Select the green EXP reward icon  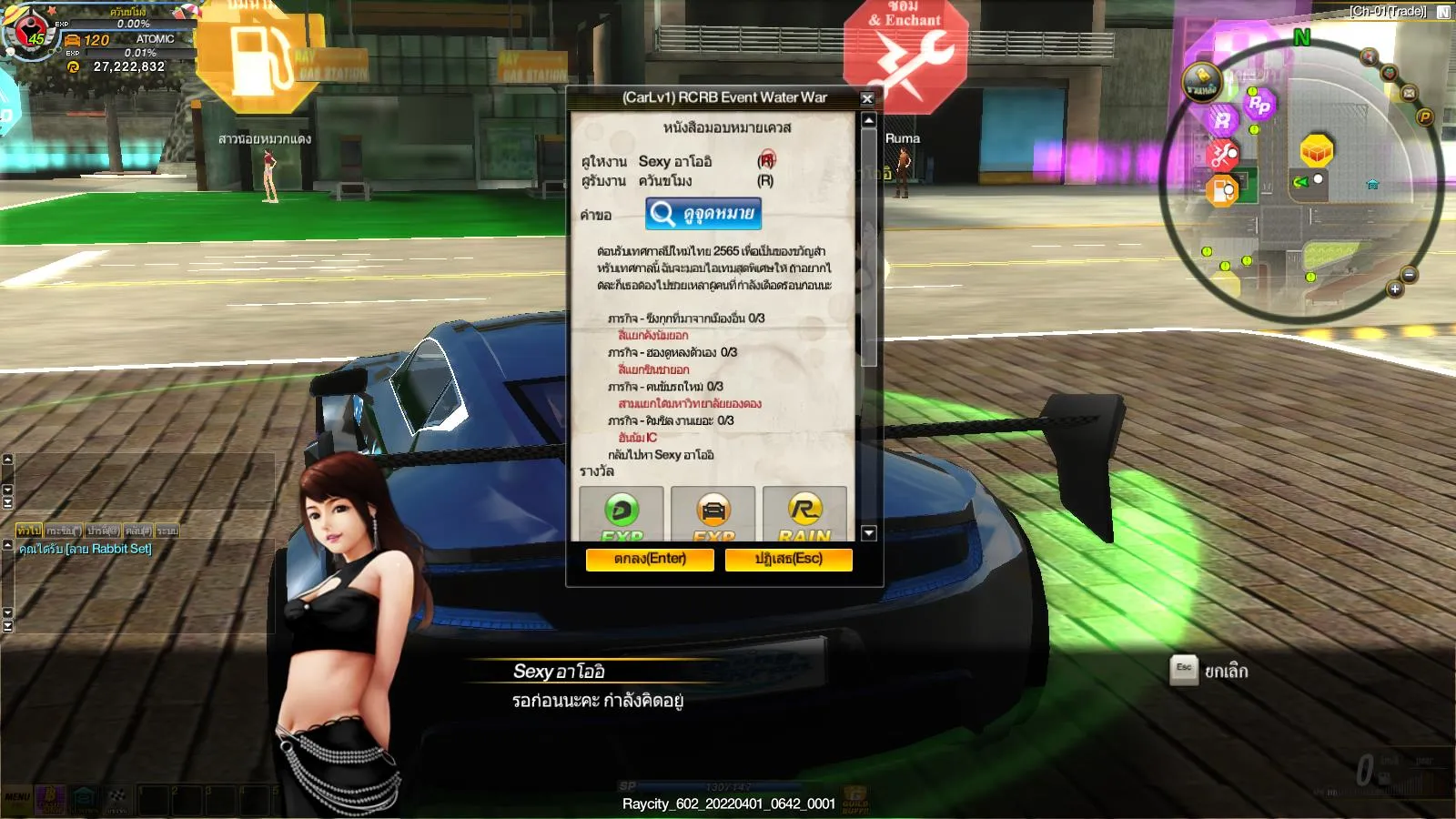(622, 512)
